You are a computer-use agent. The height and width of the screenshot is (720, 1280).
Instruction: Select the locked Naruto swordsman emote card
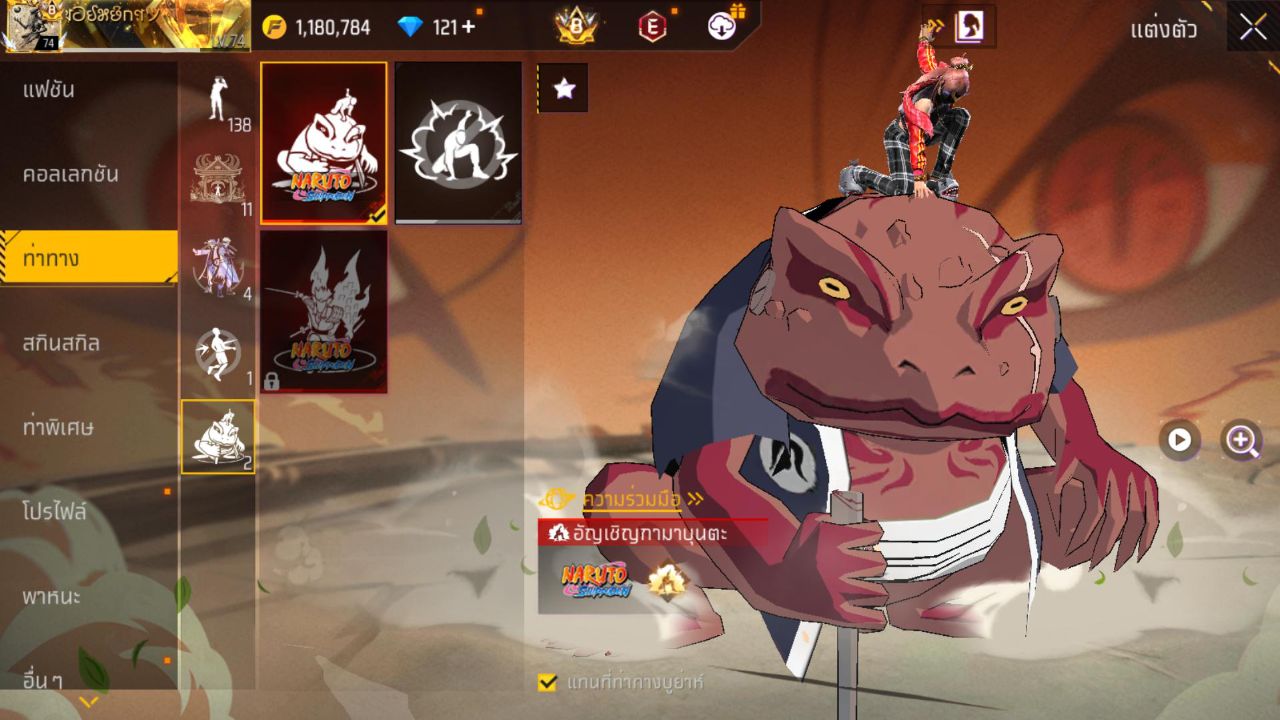tap(324, 311)
